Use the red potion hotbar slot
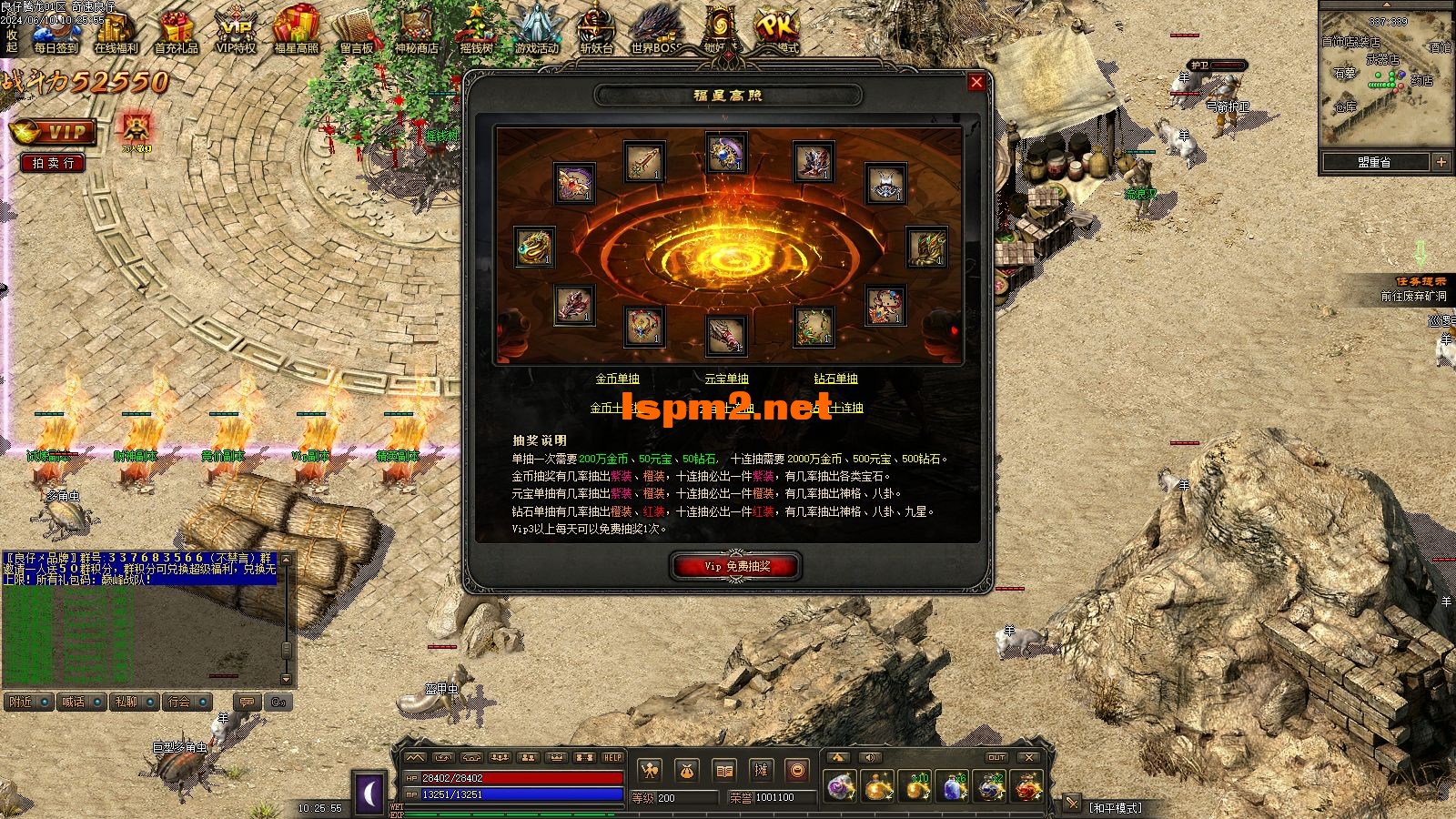Screen dimensions: 1456x819 pos(1028,787)
